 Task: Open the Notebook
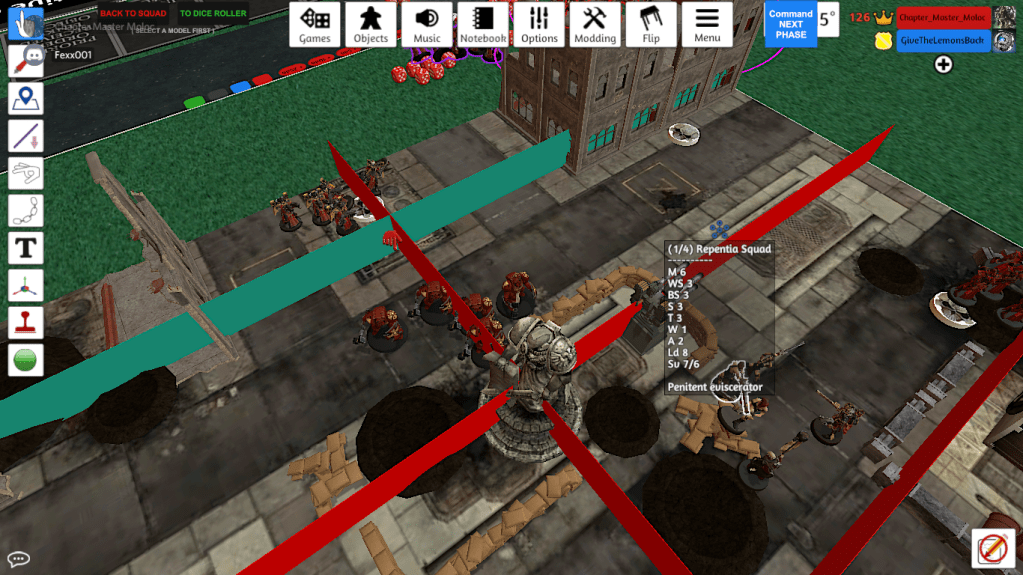[x=483, y=25]
